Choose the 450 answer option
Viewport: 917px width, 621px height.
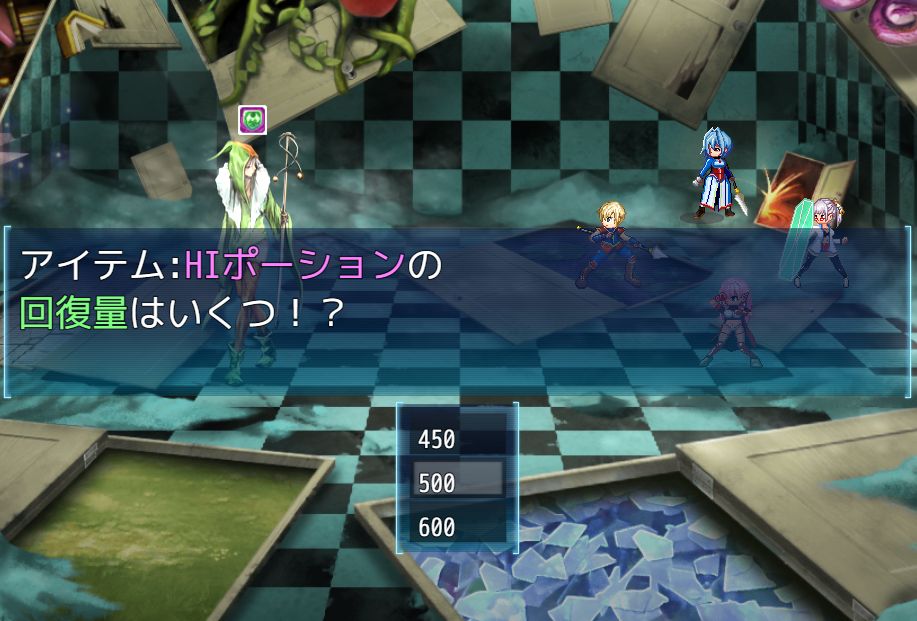[x=457, y=439]
